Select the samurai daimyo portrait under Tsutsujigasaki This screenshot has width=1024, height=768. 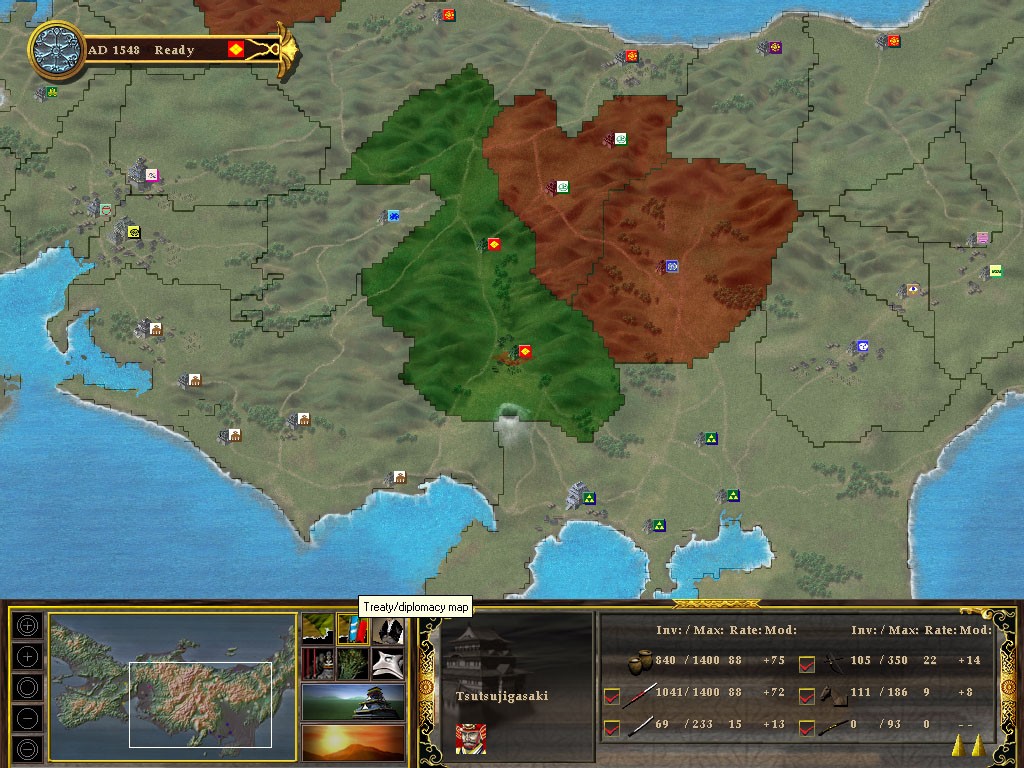(471, 738)
